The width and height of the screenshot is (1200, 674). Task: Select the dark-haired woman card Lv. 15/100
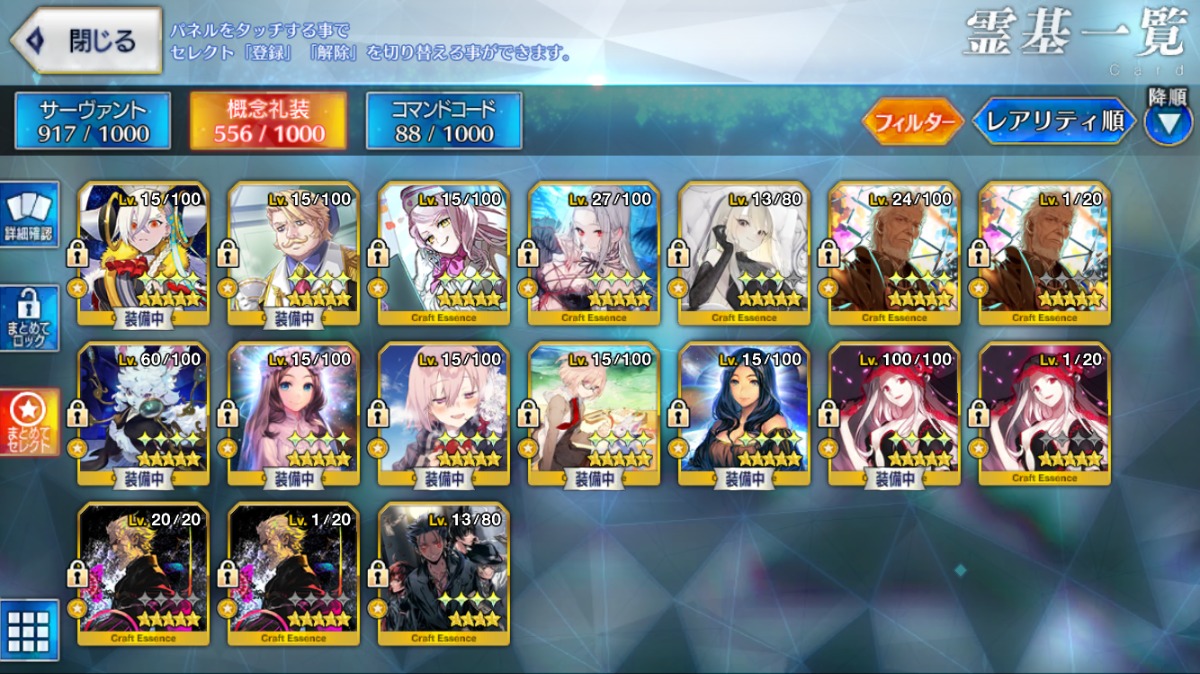tap(744, 413)
